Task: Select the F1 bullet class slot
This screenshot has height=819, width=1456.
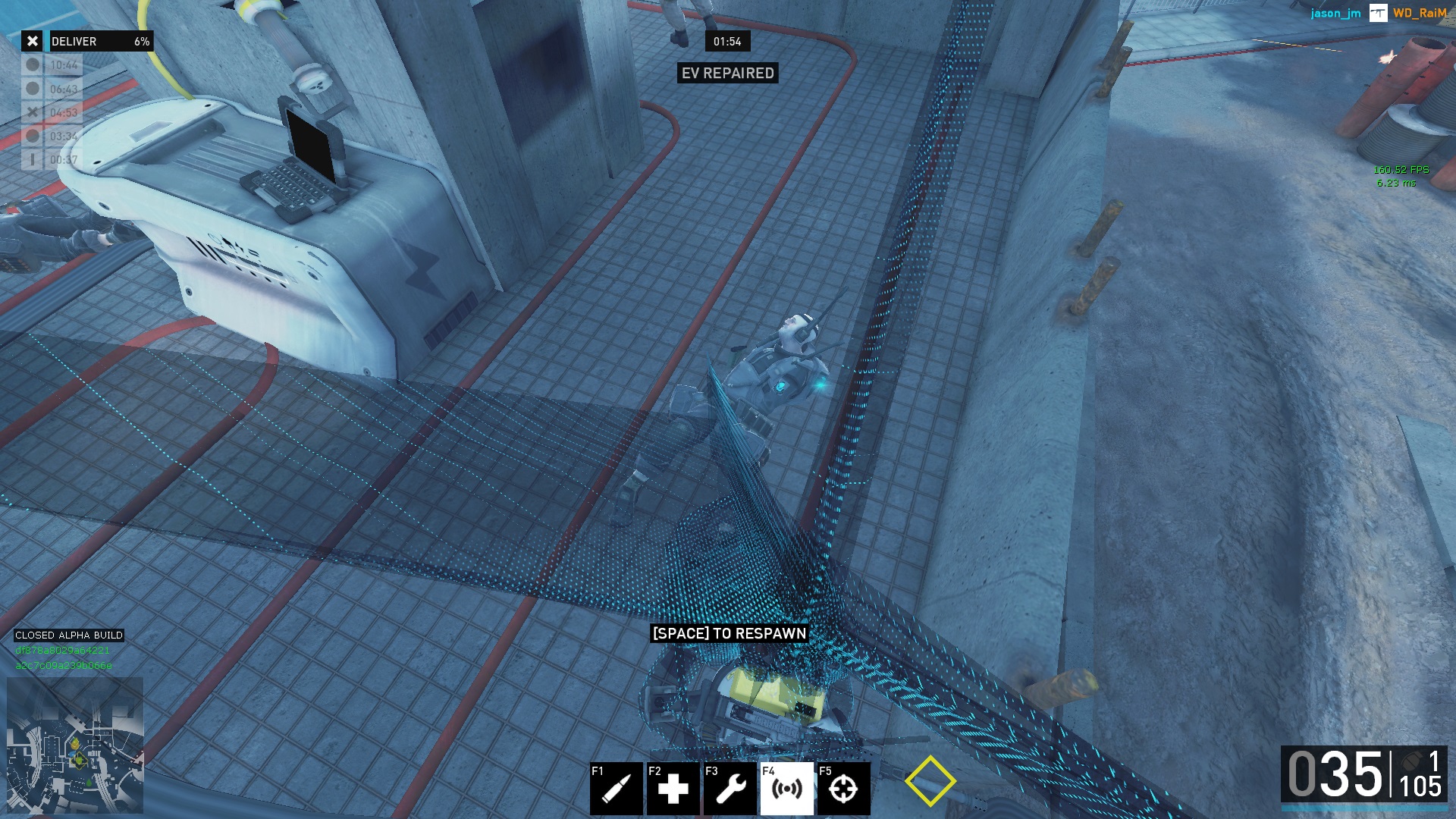Action: coord(616,789)
